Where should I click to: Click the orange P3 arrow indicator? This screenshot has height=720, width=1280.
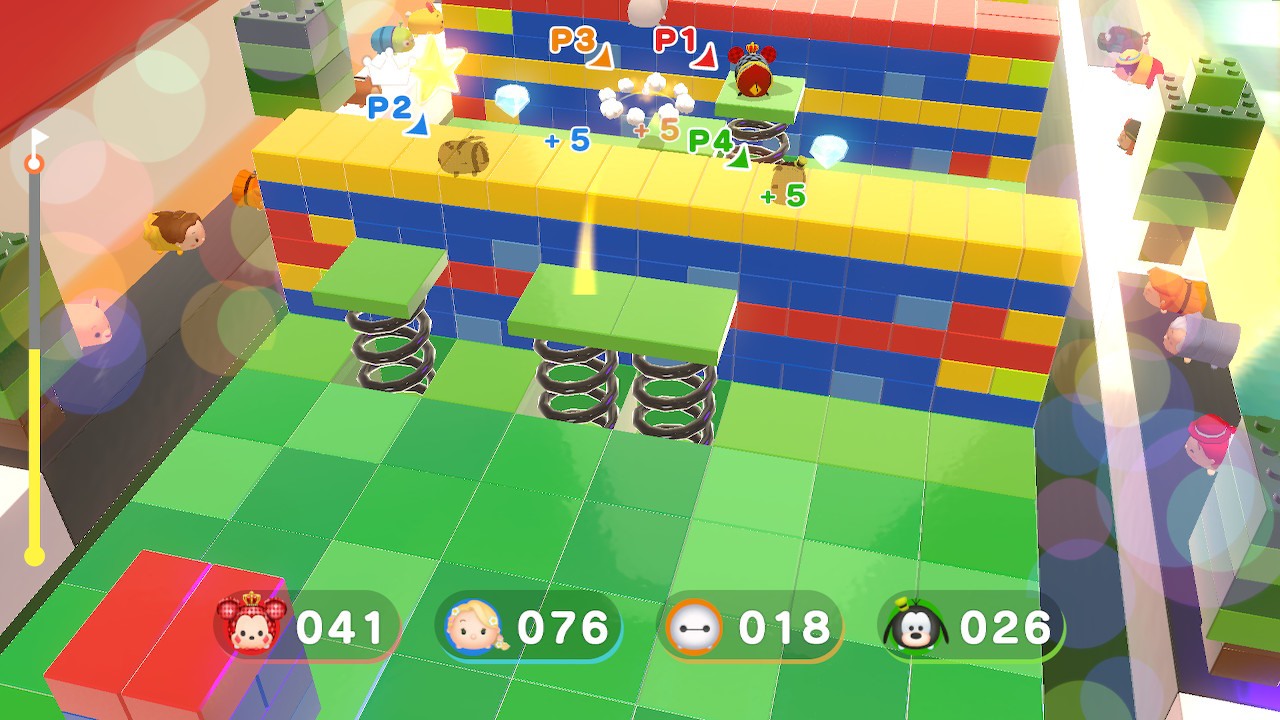tap(600, 58)
